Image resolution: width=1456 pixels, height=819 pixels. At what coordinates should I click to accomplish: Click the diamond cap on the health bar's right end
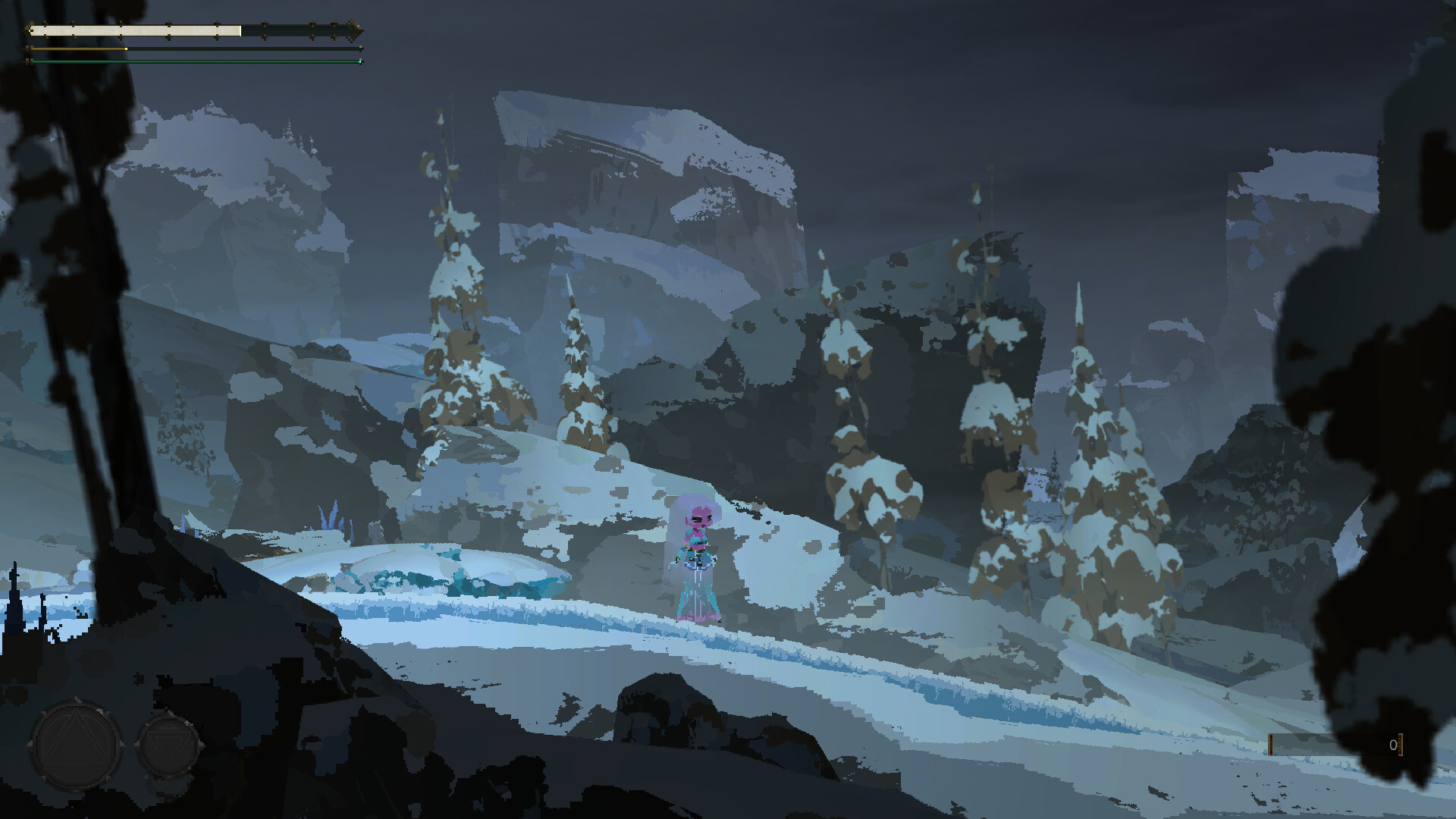click(354, 32)
